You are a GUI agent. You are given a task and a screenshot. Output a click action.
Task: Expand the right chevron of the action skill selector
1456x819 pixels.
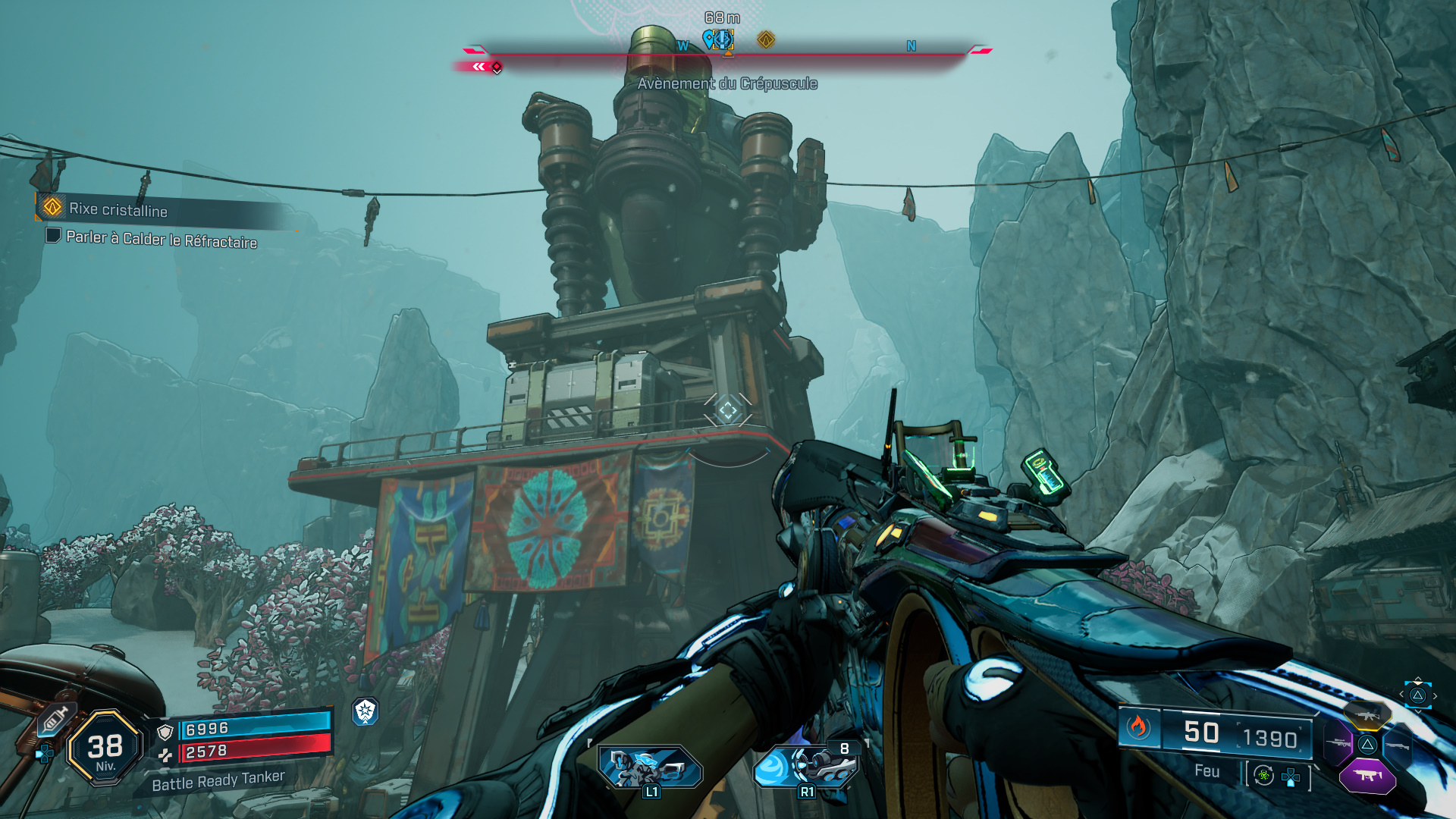[x=1435, y=695]
